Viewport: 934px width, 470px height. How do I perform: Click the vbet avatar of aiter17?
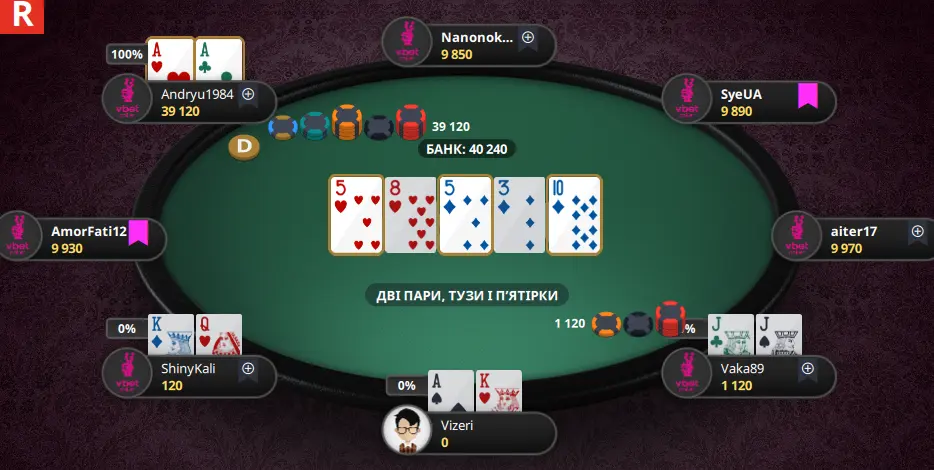click(x=797, y=238)
